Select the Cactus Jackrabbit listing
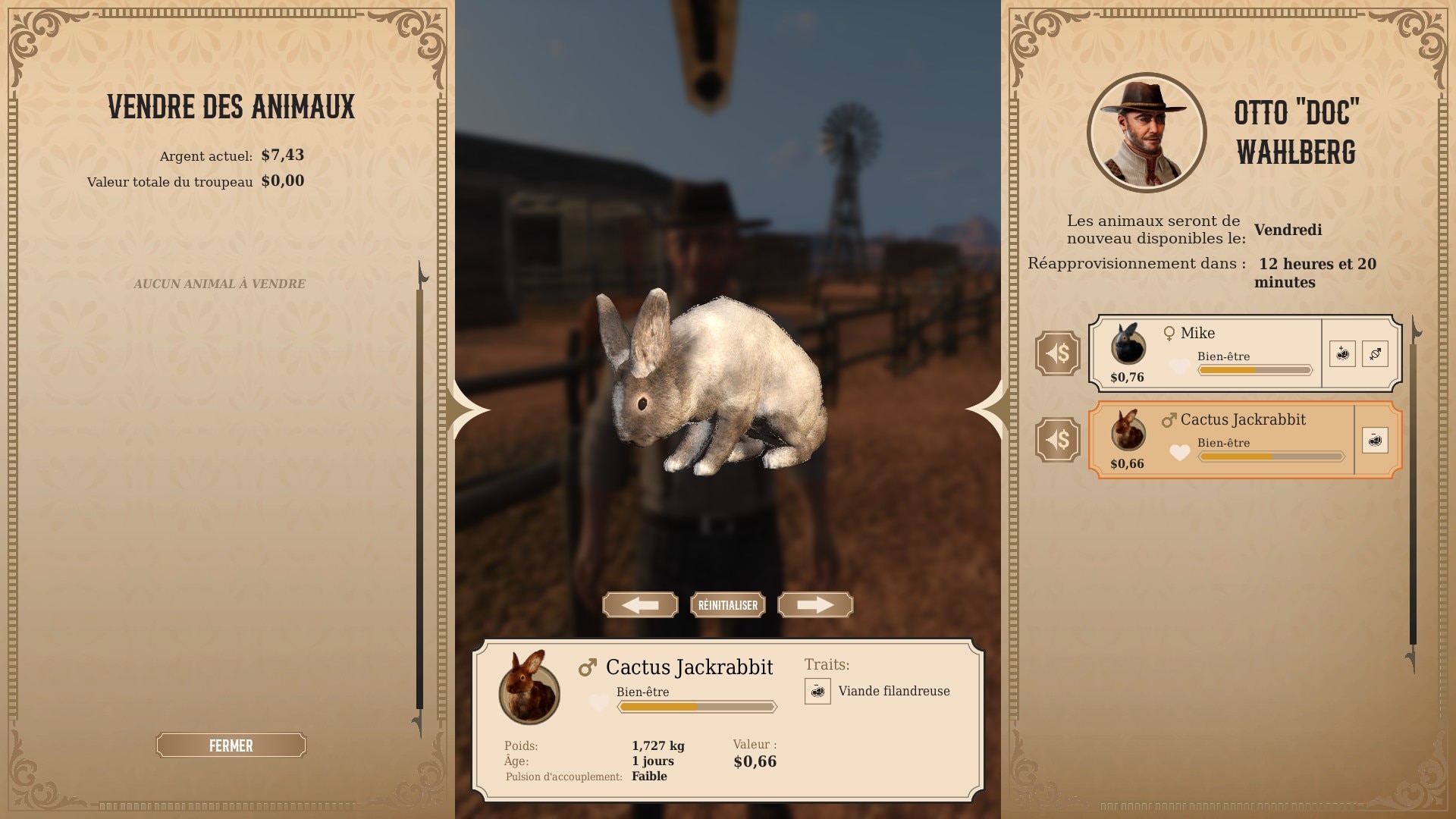 point(1221,439)
